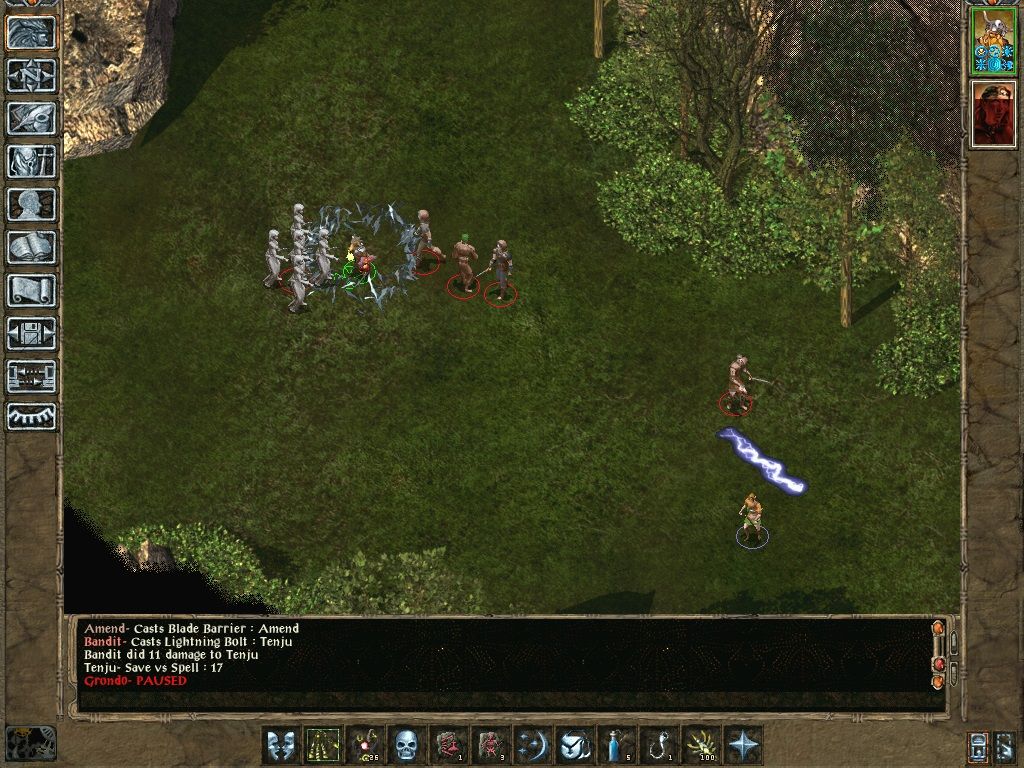The image size is (1024, 768).
Task: Select the weapon slot with 36 ammo
Action: 365,745
